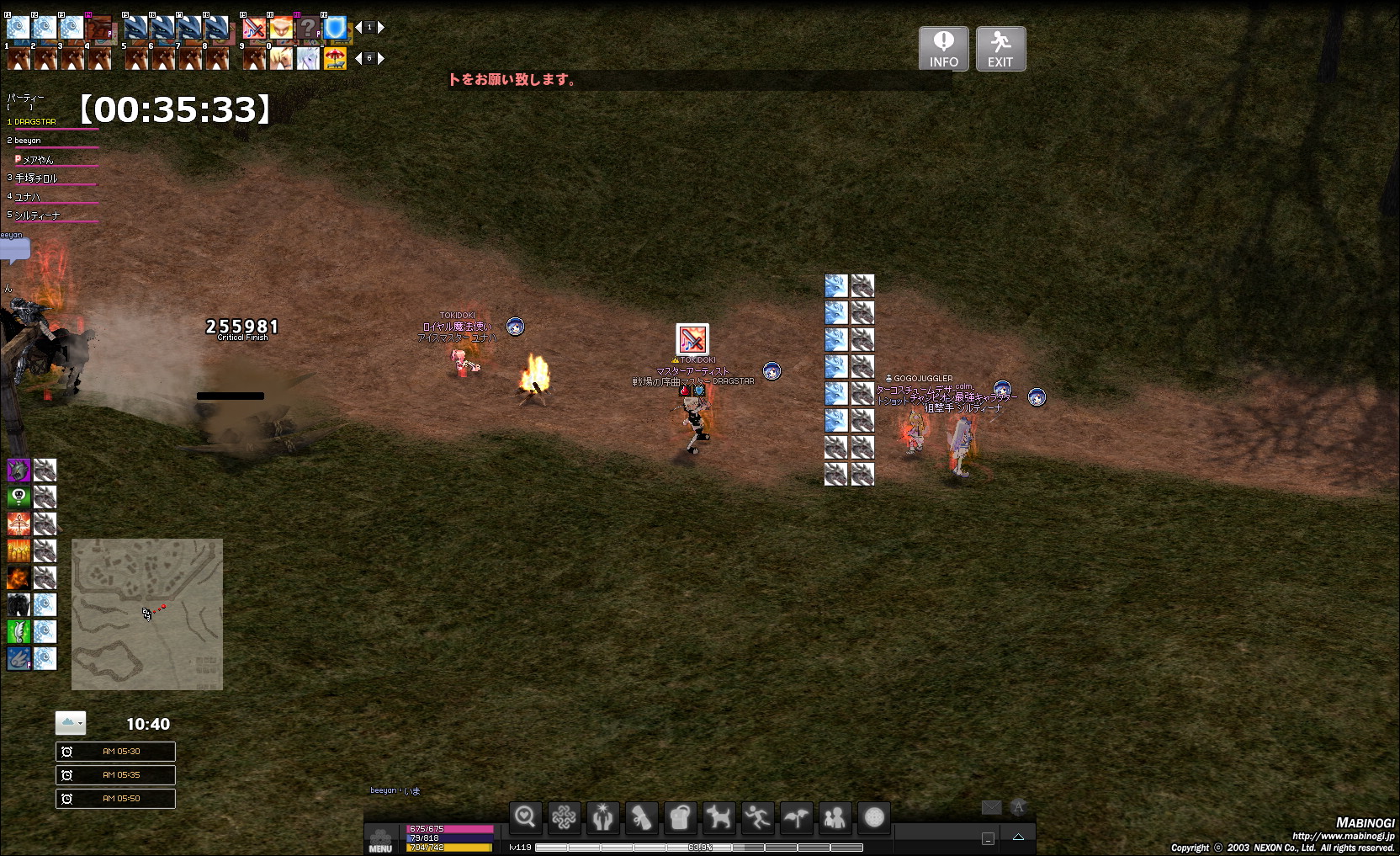Select the AM 05:30 alarm entry
1400x856 pixels.
[x=115, y=752]
